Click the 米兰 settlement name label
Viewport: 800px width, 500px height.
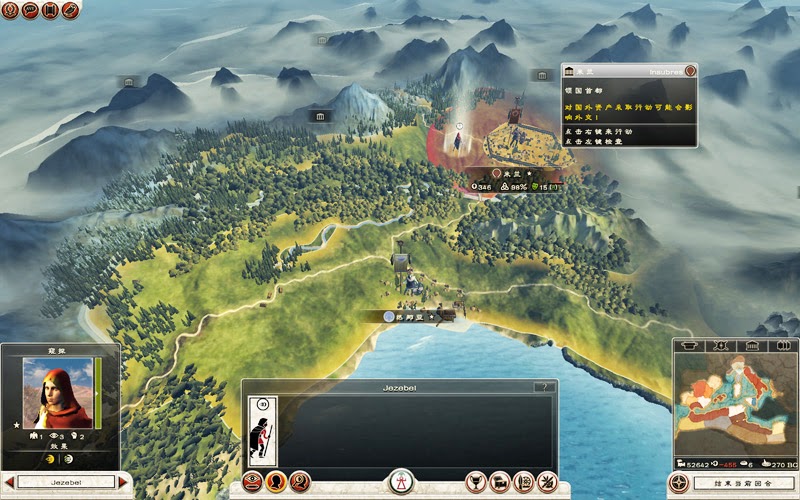tap(514, 173)
